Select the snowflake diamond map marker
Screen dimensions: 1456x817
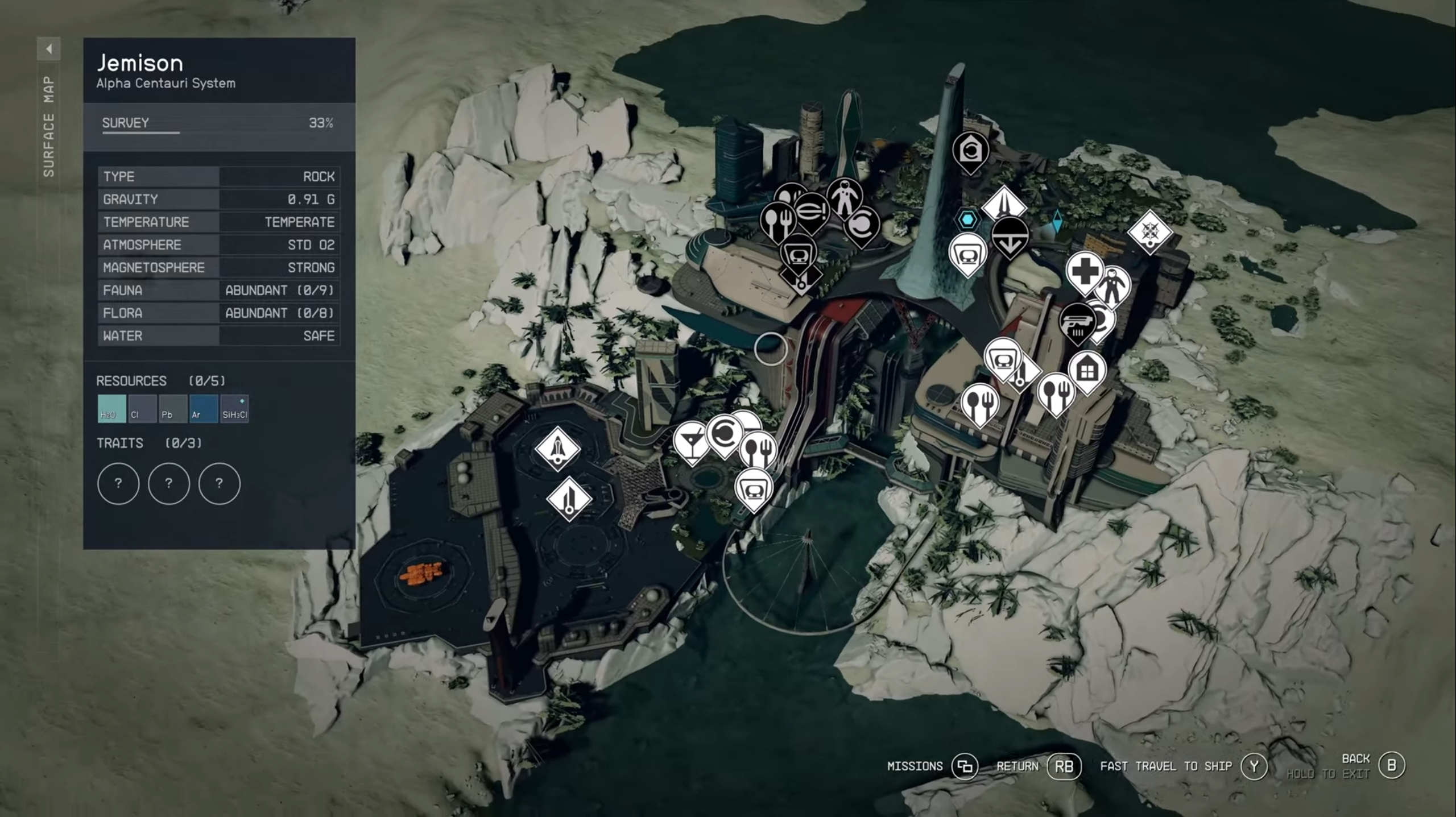coord(1149,231)
